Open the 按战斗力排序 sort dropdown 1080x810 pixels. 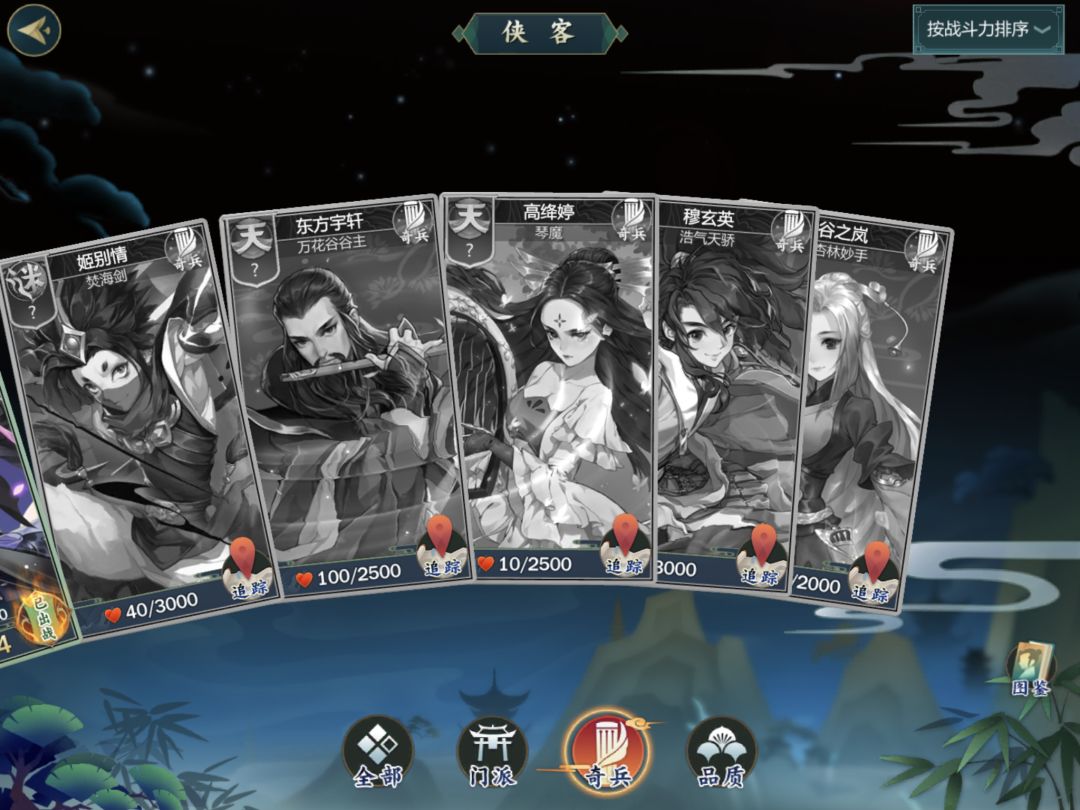988,29
